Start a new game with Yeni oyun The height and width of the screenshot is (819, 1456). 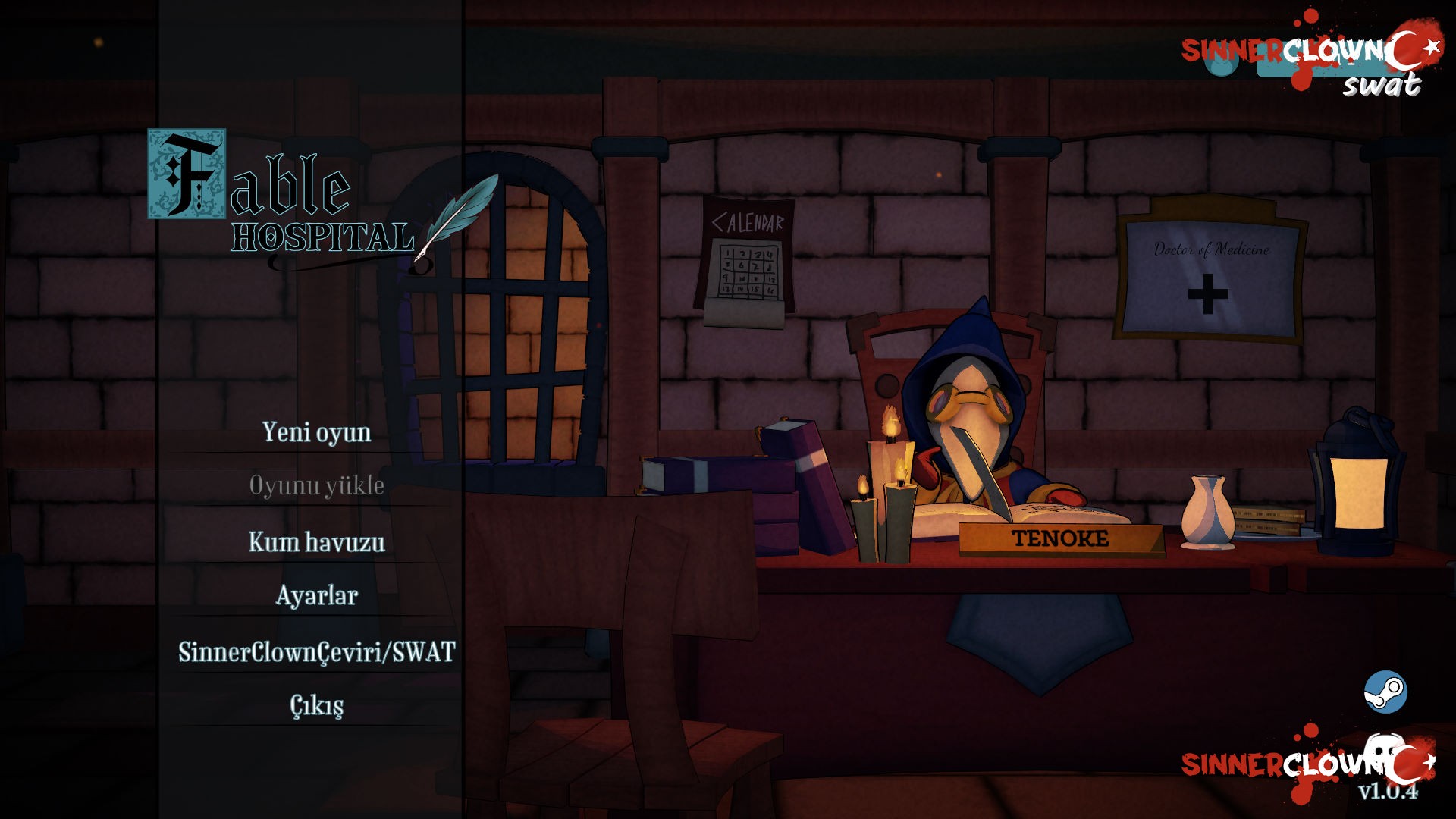click(316, 432)
